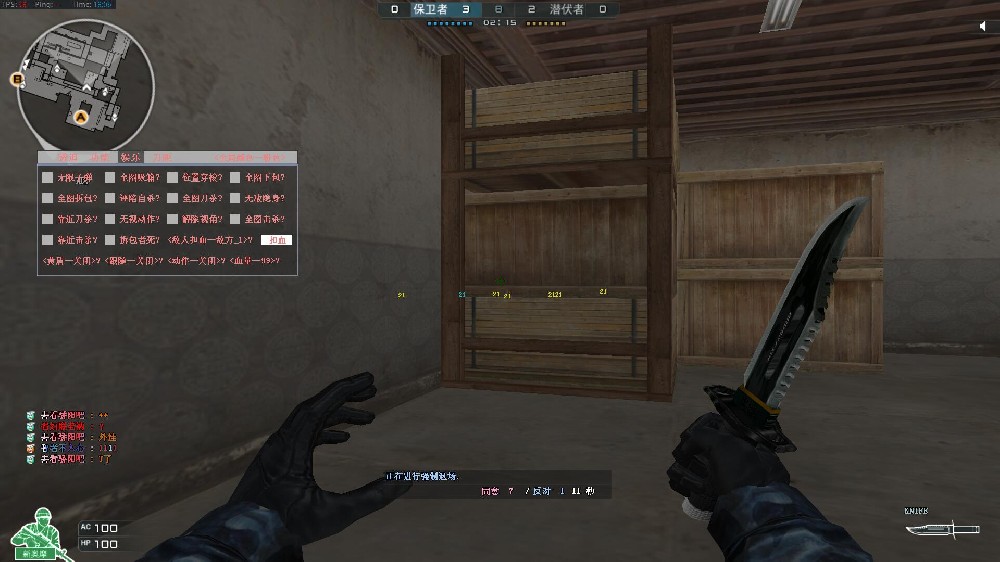Tick the 位置穿梭 checkbox

[173, 177]
